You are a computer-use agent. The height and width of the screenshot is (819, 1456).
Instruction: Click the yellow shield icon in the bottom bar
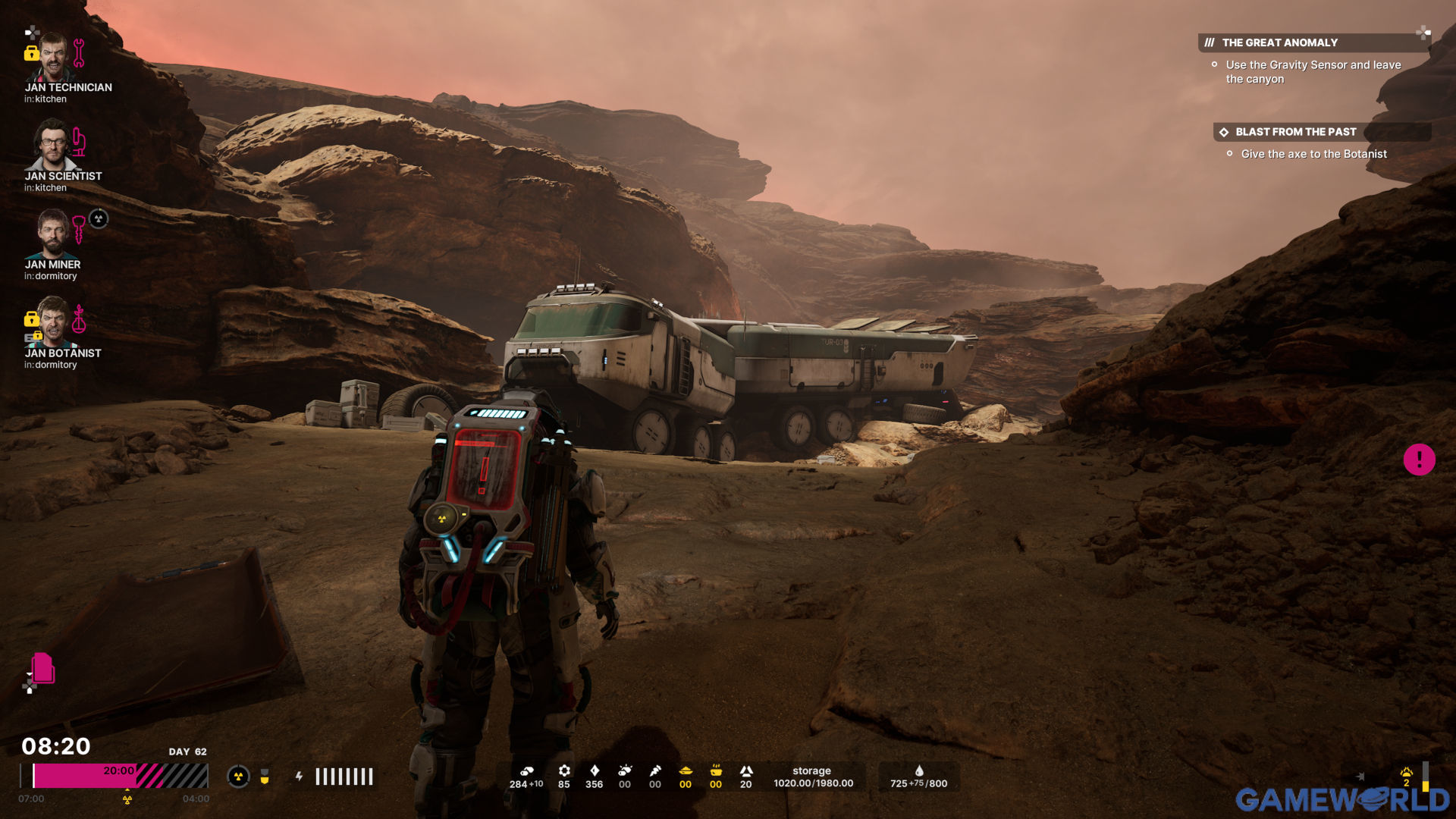(265, 777)
